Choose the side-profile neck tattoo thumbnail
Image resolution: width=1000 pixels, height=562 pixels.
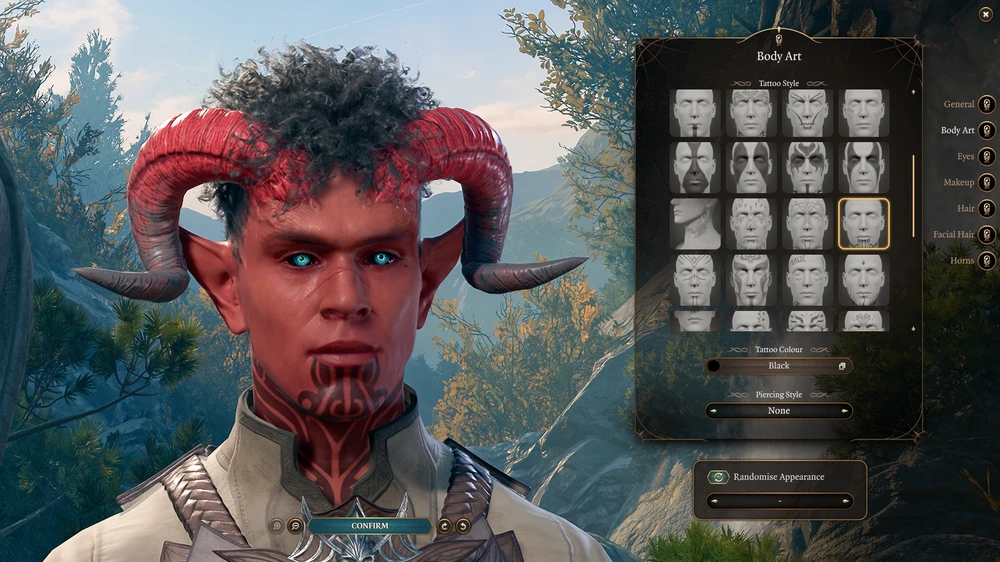pos(694,224)
